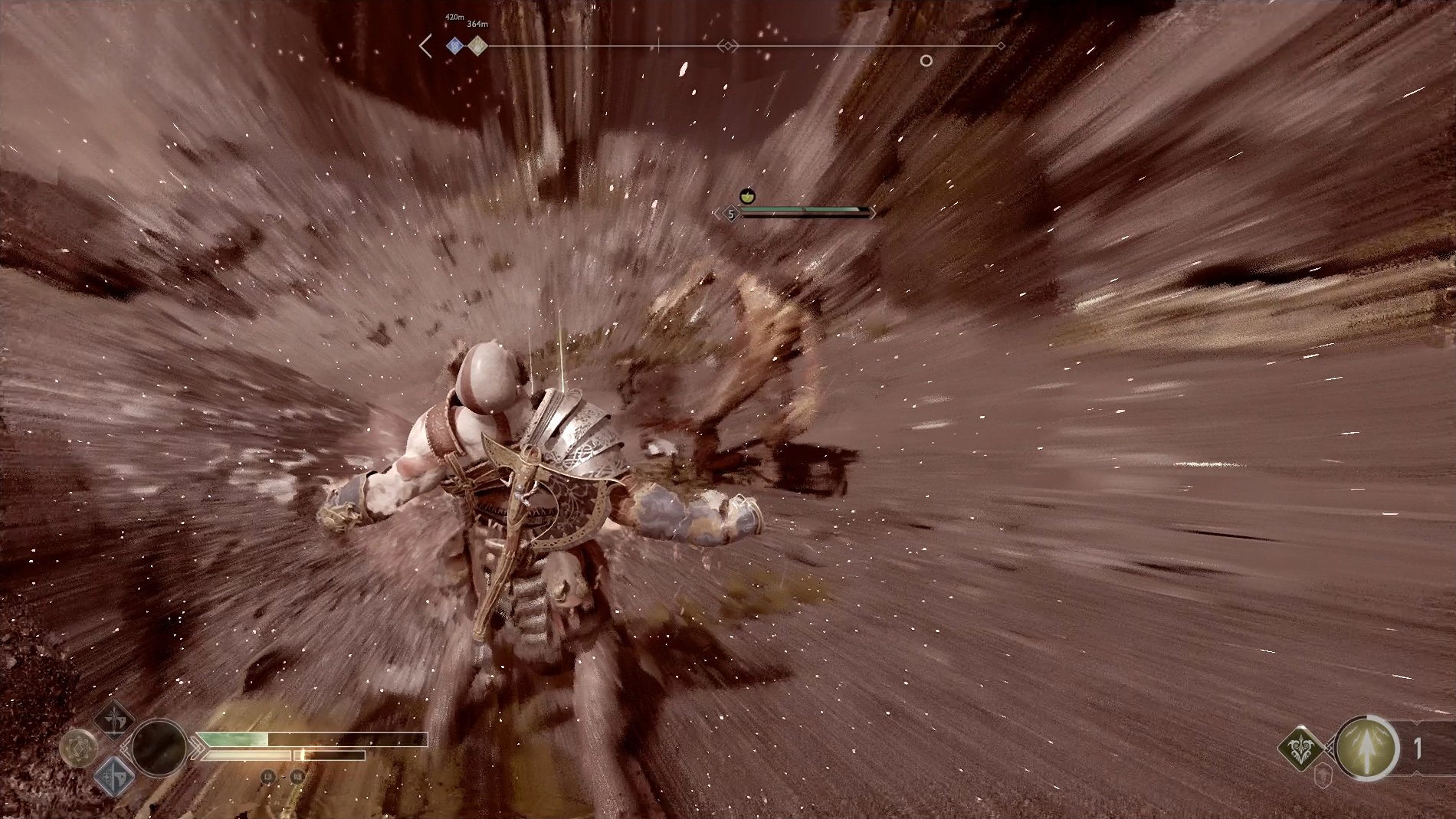Click the R1 button prompt icon
The height and width of the screenshot is (819, 1456).
296,777
